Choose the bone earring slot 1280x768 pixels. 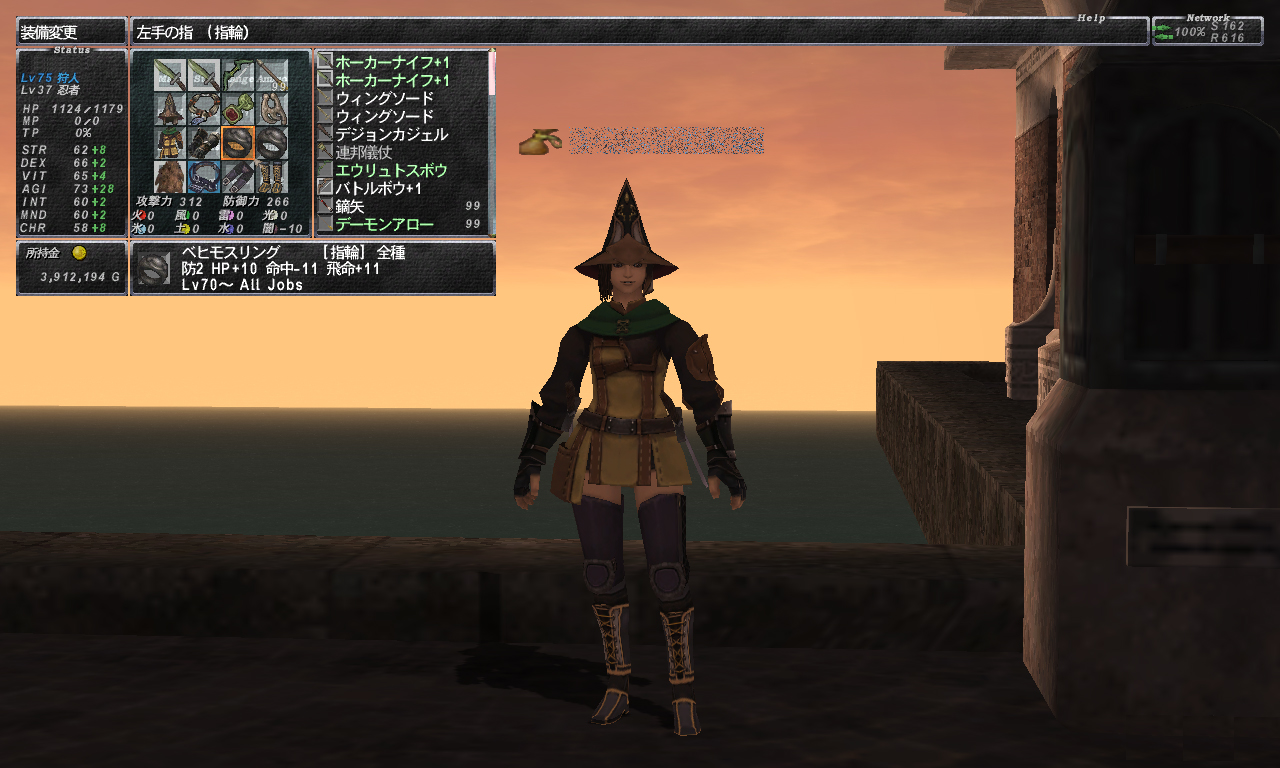(272, 109)
